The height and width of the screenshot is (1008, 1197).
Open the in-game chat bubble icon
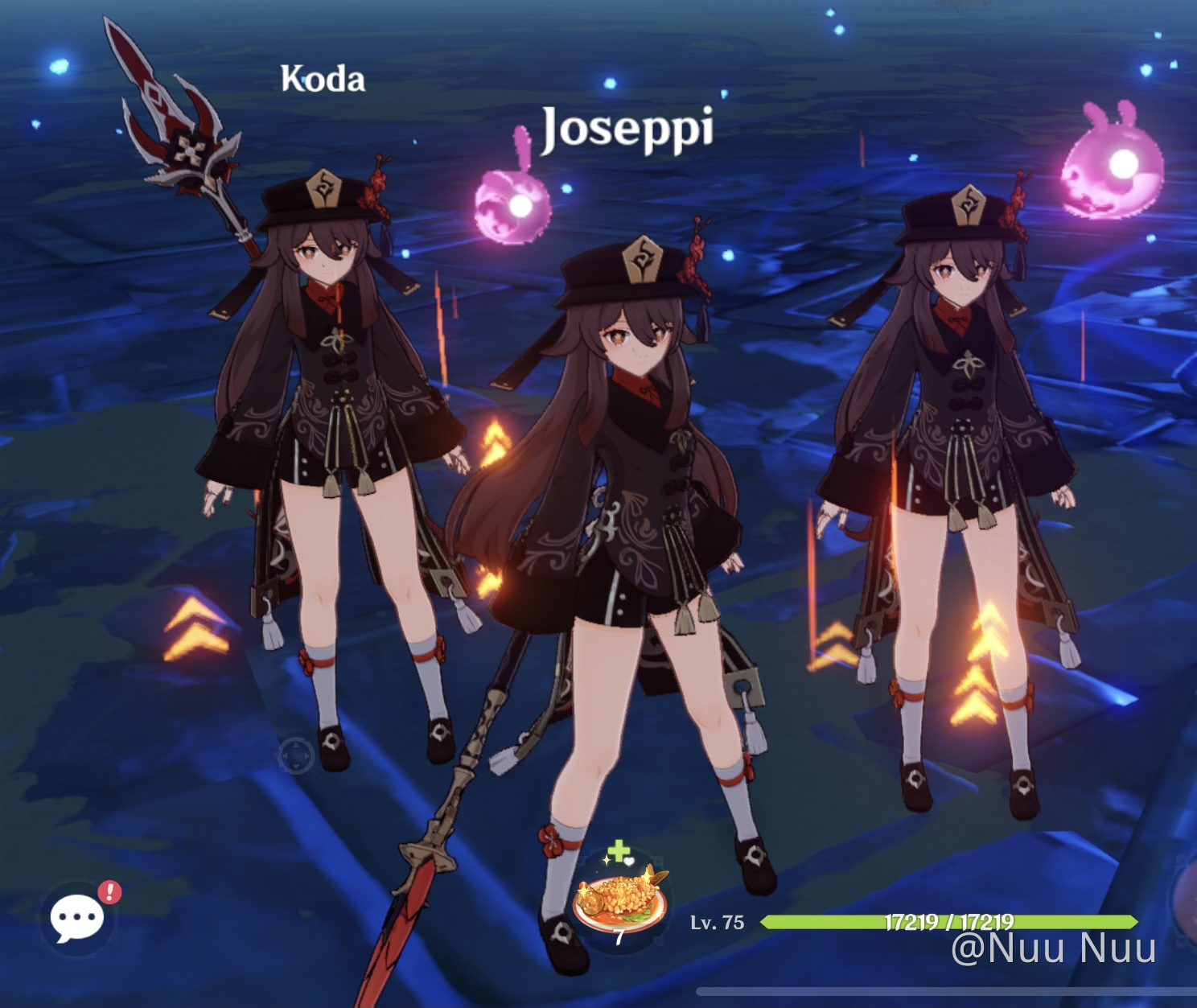(x=77, y=915)
